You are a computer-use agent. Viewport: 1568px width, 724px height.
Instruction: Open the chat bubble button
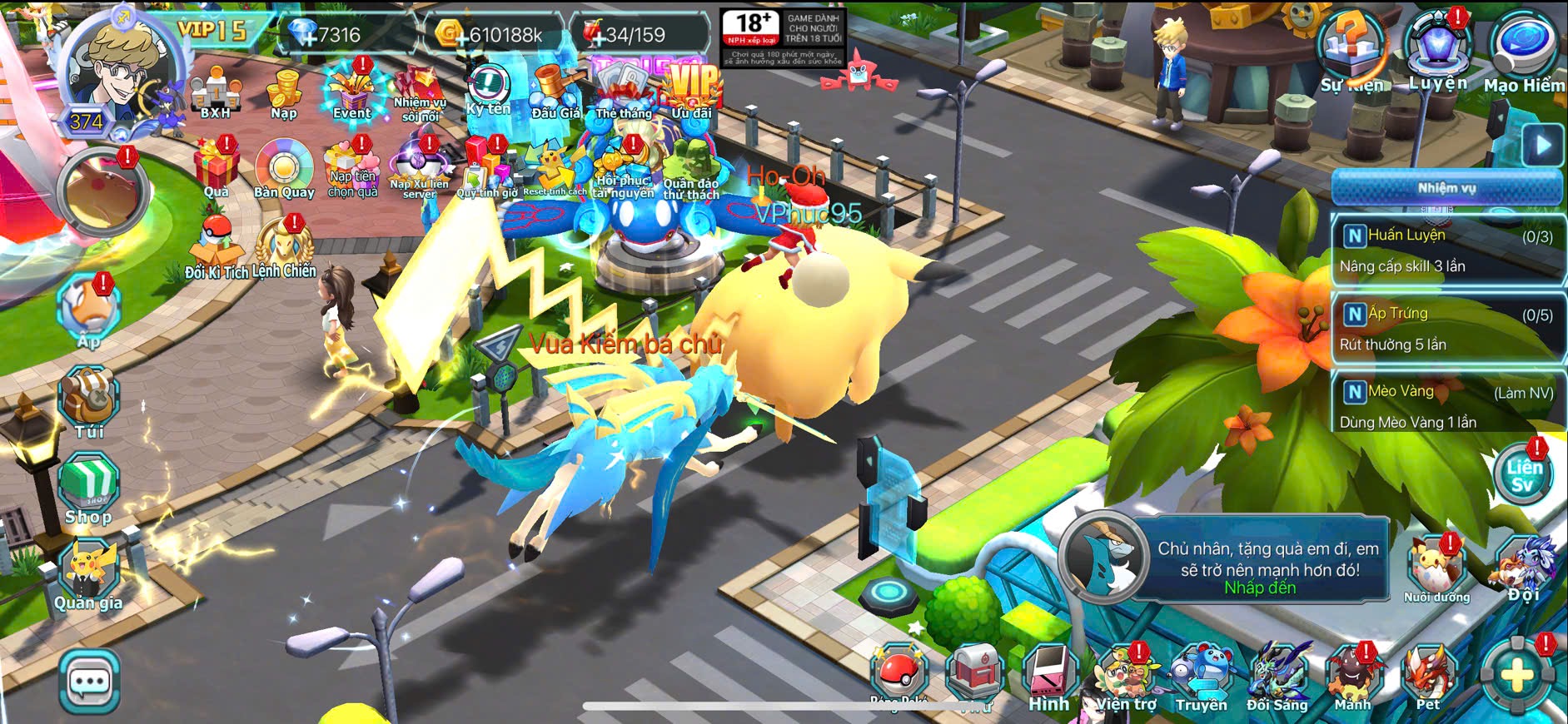pyautogui.click(x=89, y=682)
